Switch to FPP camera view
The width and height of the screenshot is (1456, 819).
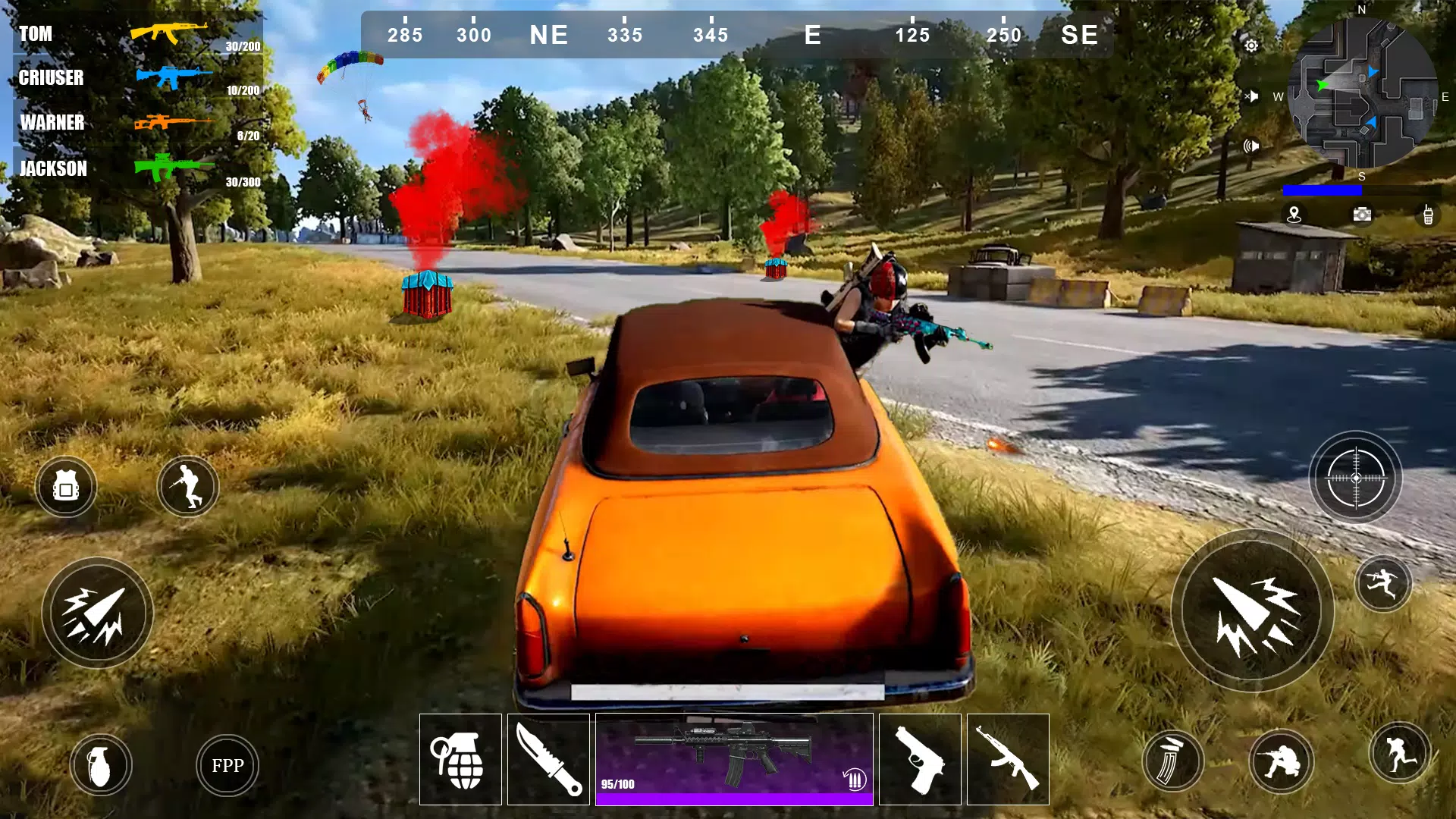pos(227,765)
